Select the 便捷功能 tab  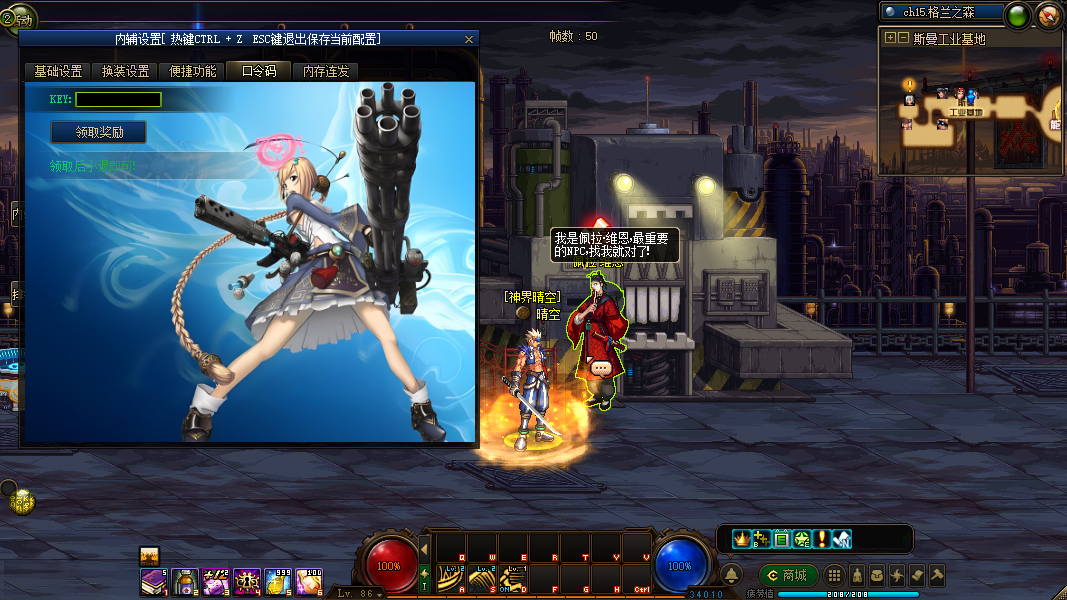coord(191,72)
